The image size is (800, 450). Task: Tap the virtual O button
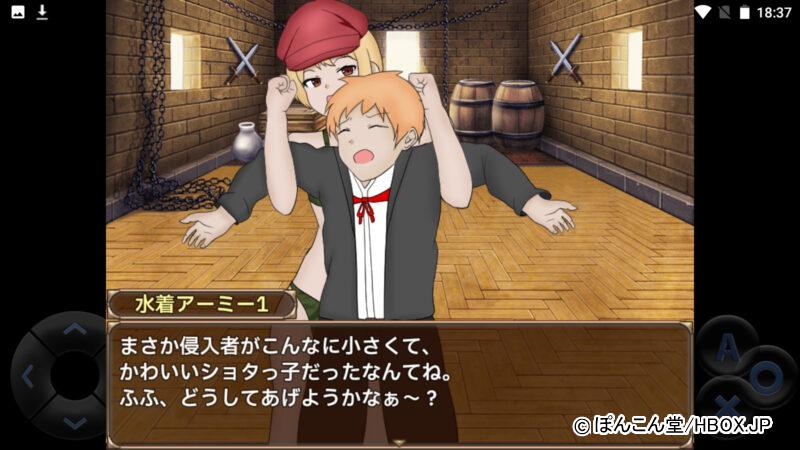coord(765,377)
